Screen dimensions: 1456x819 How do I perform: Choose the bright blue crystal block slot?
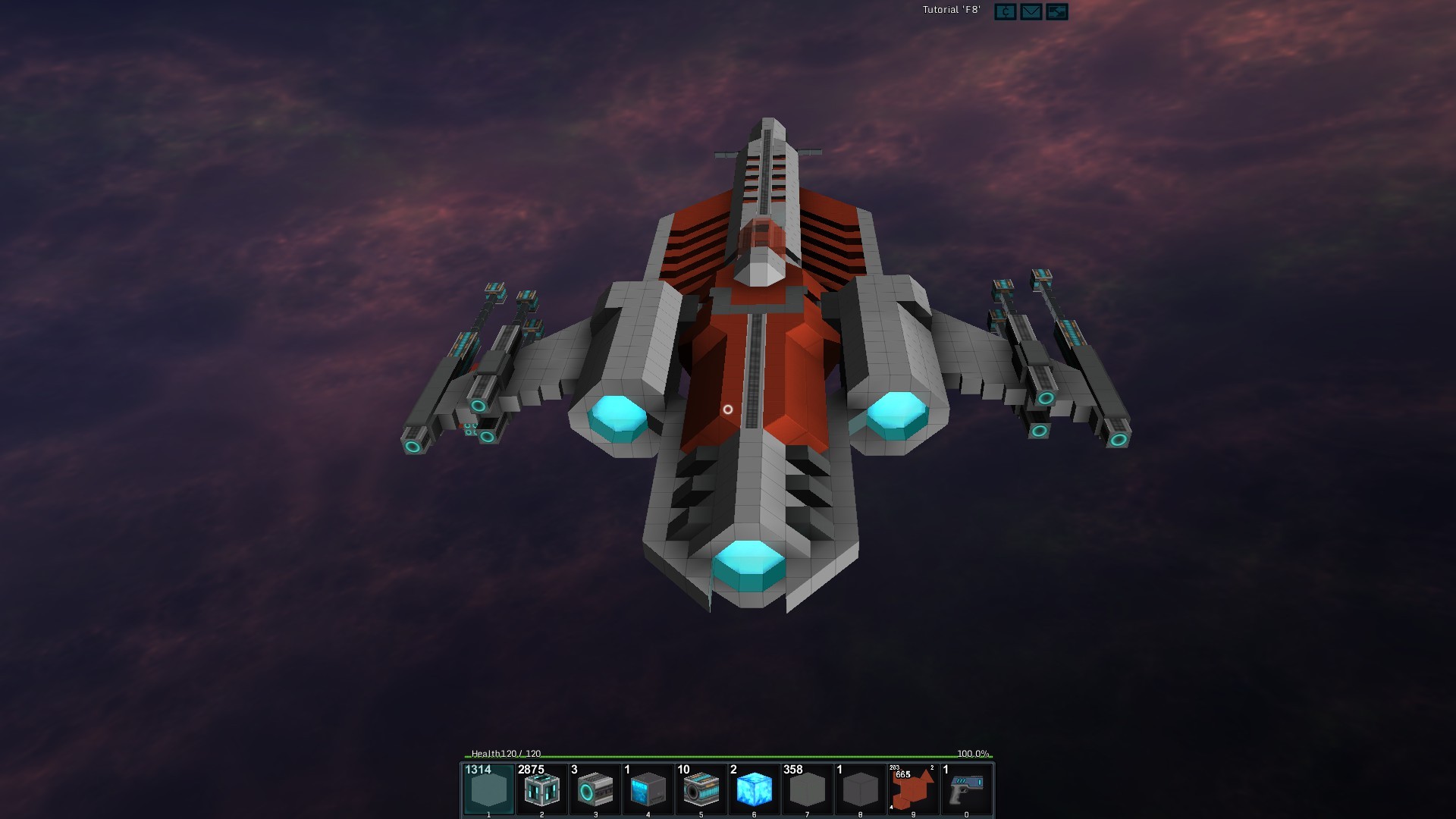(x=754, y=789)
